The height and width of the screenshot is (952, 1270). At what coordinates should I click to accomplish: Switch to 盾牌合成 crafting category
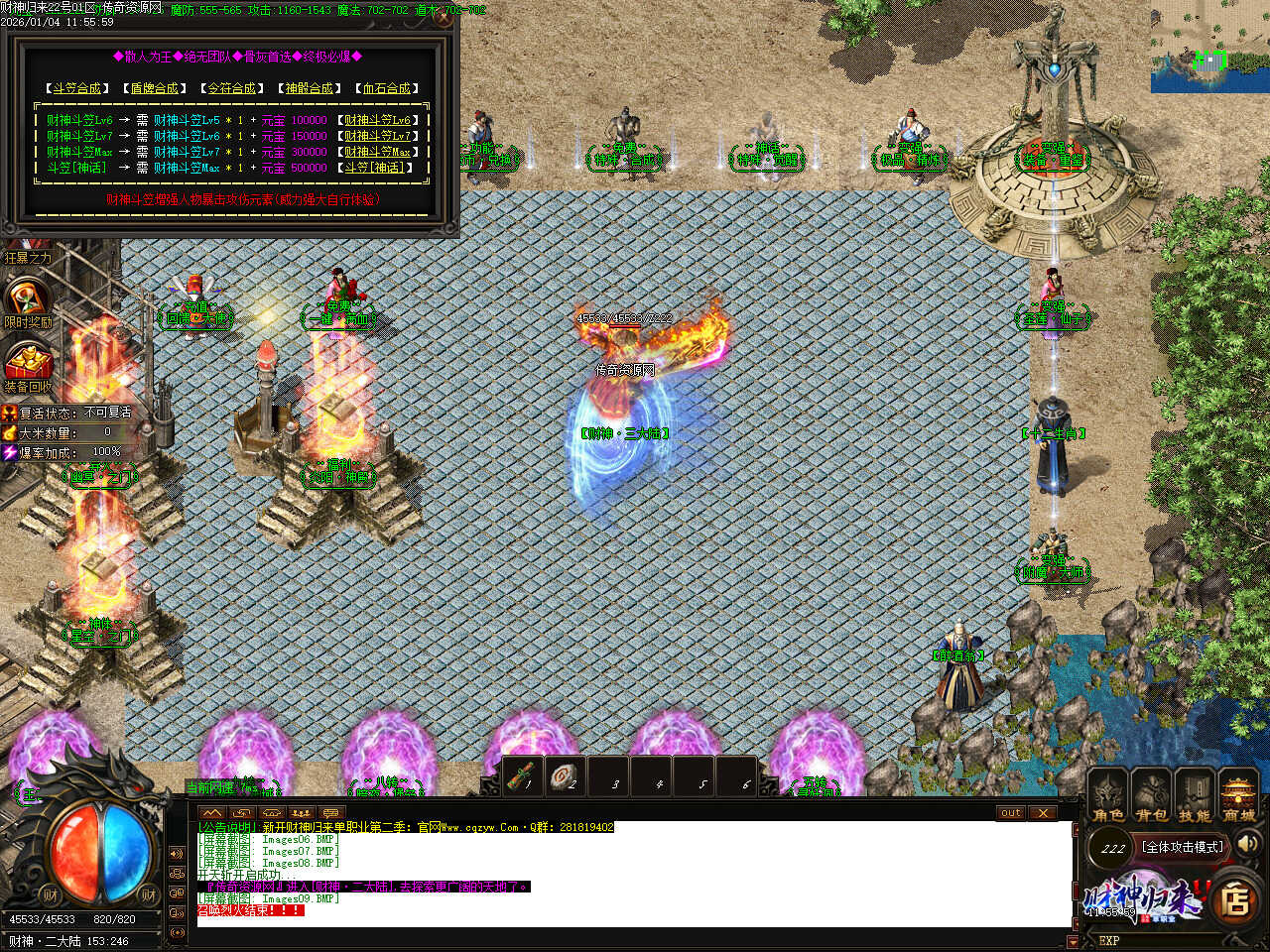154,88
